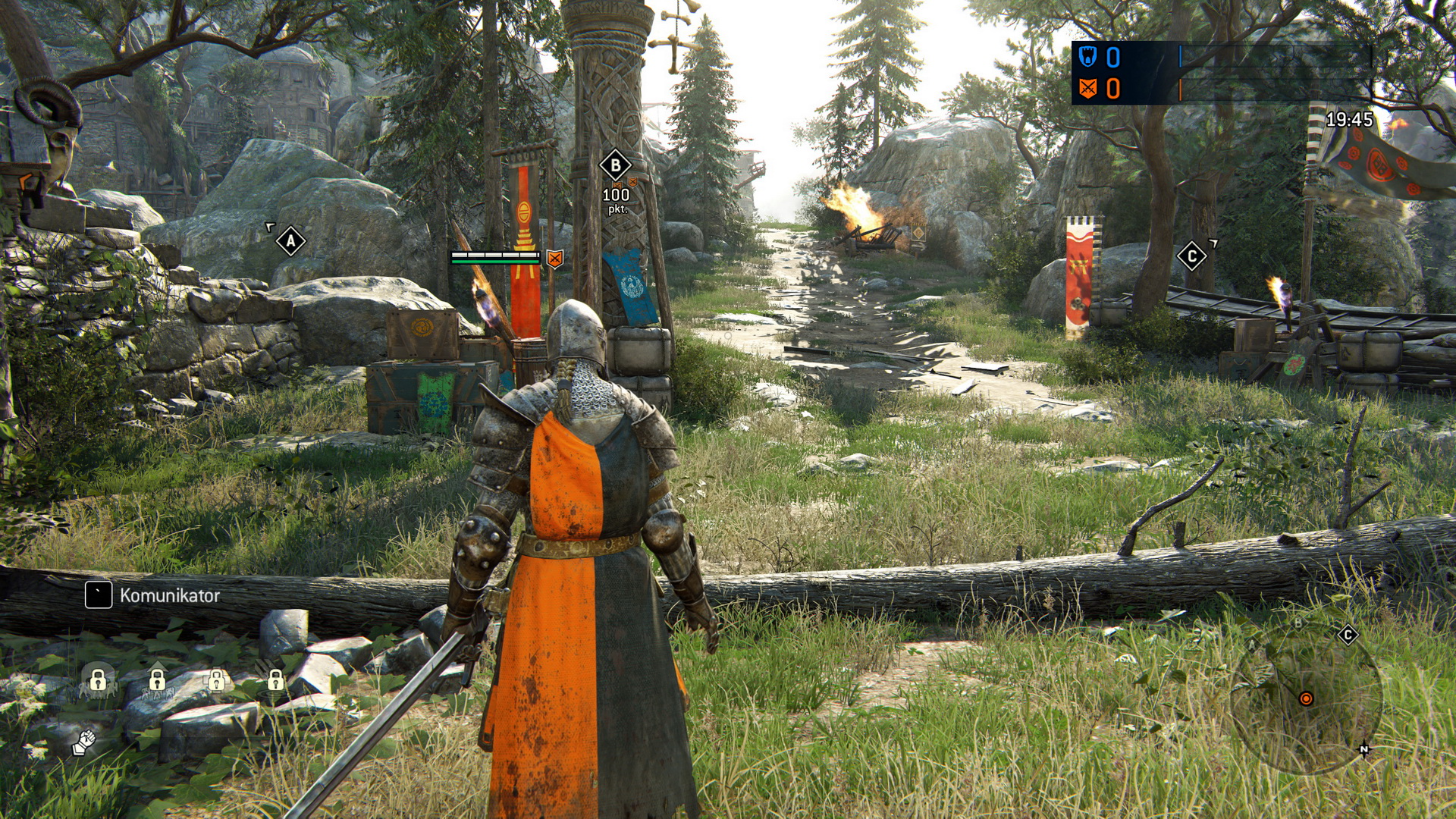This screenshot has width=1456, height=819.
Task: Select the blue team shield icon in scoreboard
Action: (1088, 56)
